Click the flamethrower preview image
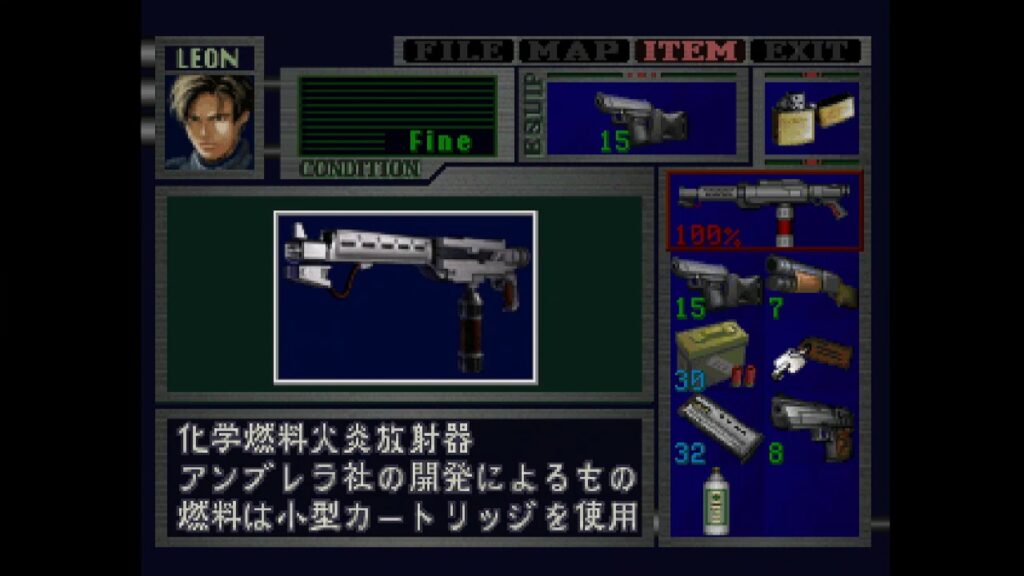Image resolution: width=1024 pixels, height=576 pixels. point(405,296)
